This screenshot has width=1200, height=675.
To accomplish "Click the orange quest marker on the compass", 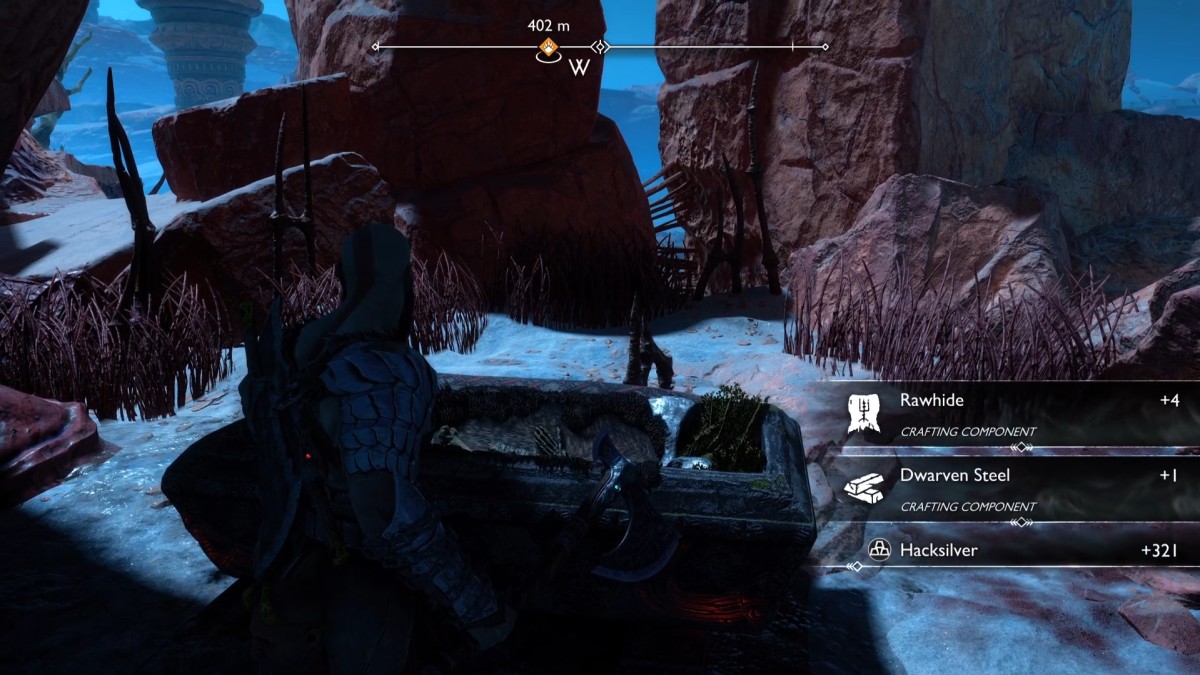I will click(x=548, y=47).
